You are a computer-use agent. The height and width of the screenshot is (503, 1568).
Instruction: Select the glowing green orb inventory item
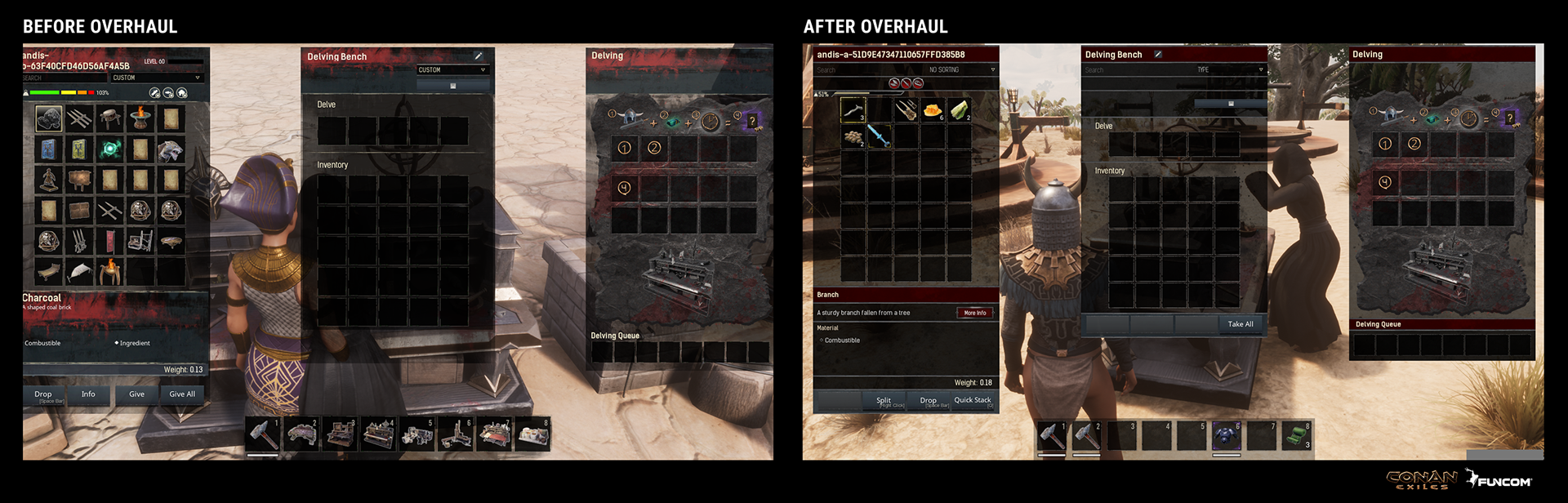109,149
